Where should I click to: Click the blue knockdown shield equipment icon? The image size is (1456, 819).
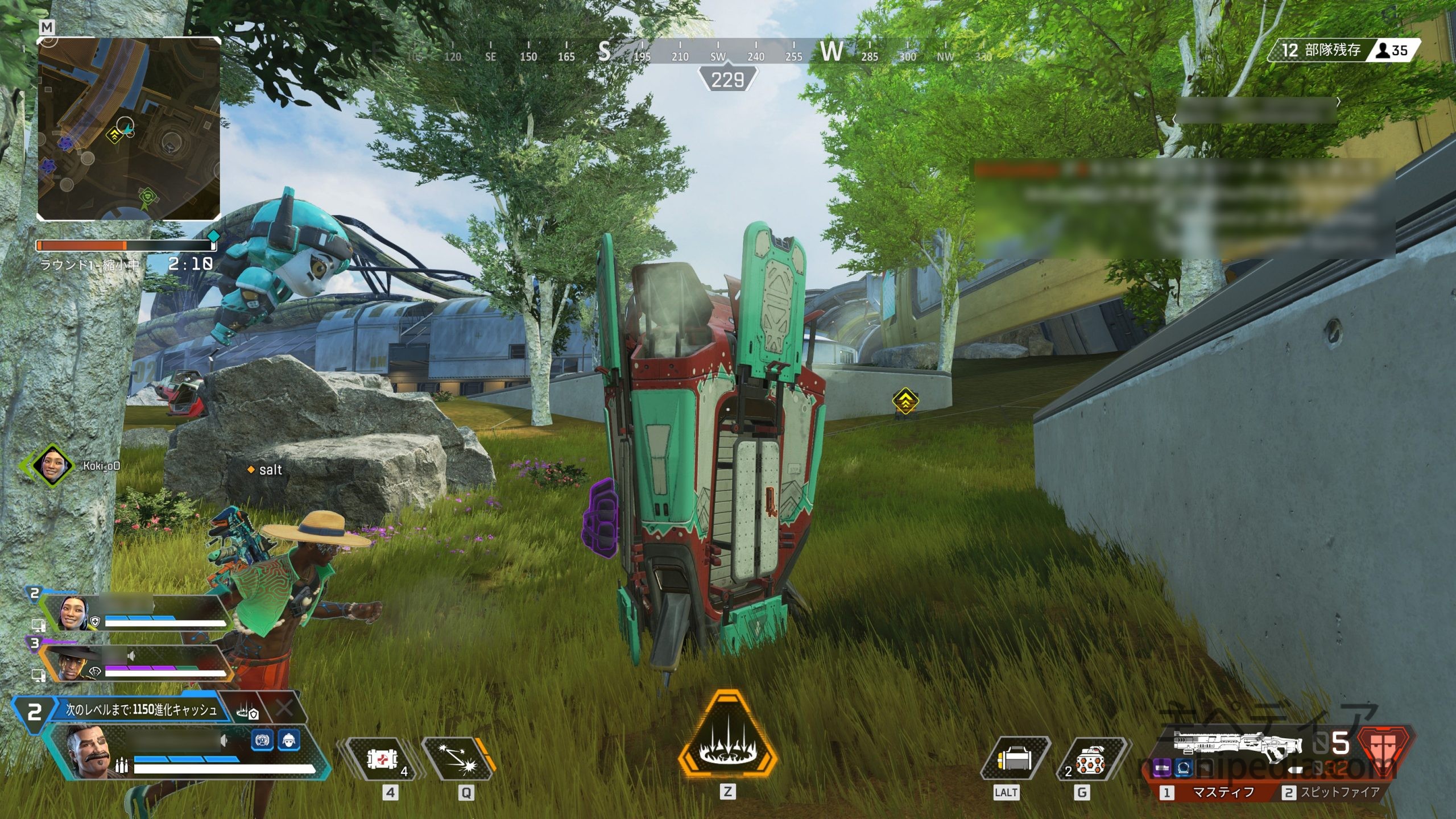click(x=262, y=741)
